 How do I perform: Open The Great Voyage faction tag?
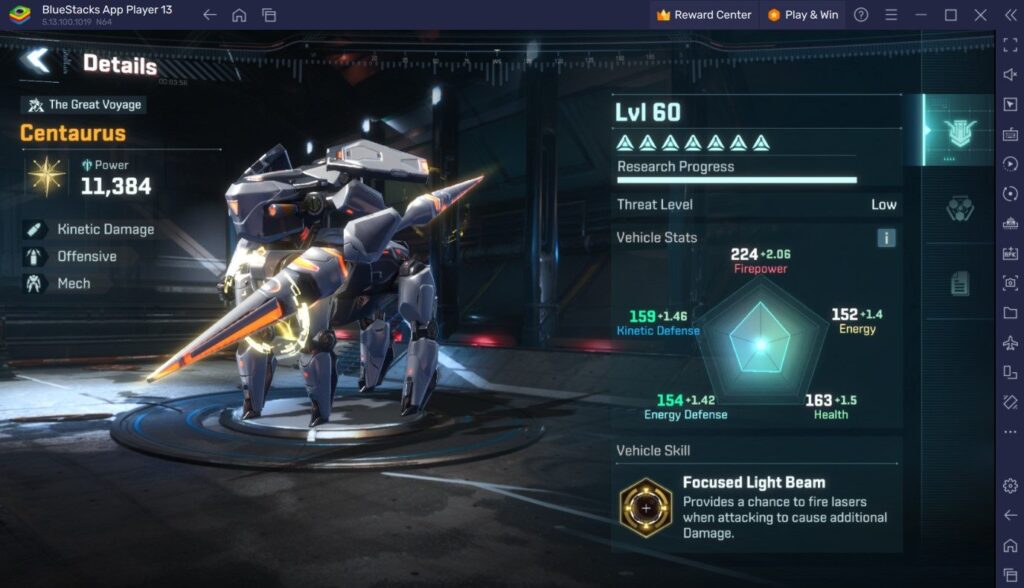(x=84, y=105)
